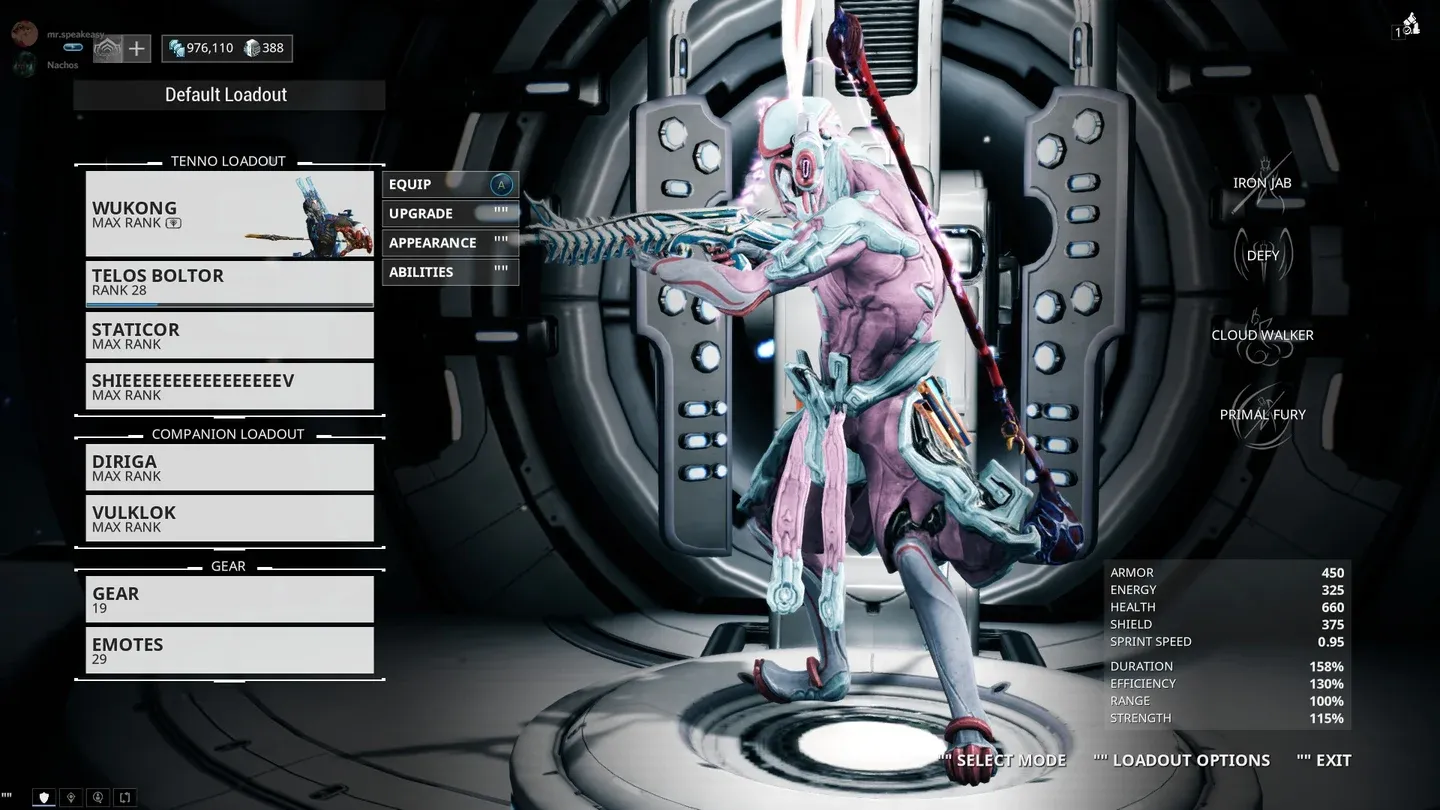This screenshot has width=1440, height=810.
Task: Select the Wukong warframe slot
Action: point(229,214)
